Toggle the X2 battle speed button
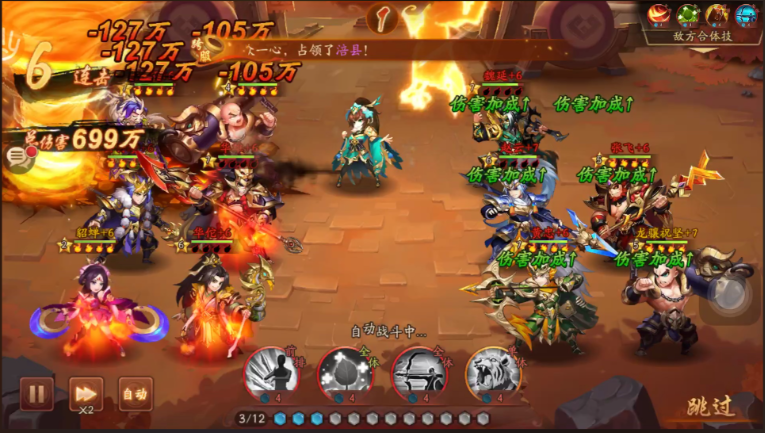The width and height of the screenshot is (765, 433). click(86, 393)
